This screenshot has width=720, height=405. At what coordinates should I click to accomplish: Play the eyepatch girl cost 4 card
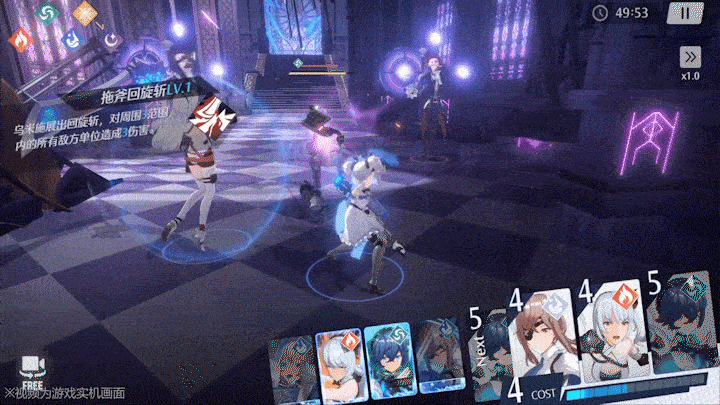click(x=543, y=335)
